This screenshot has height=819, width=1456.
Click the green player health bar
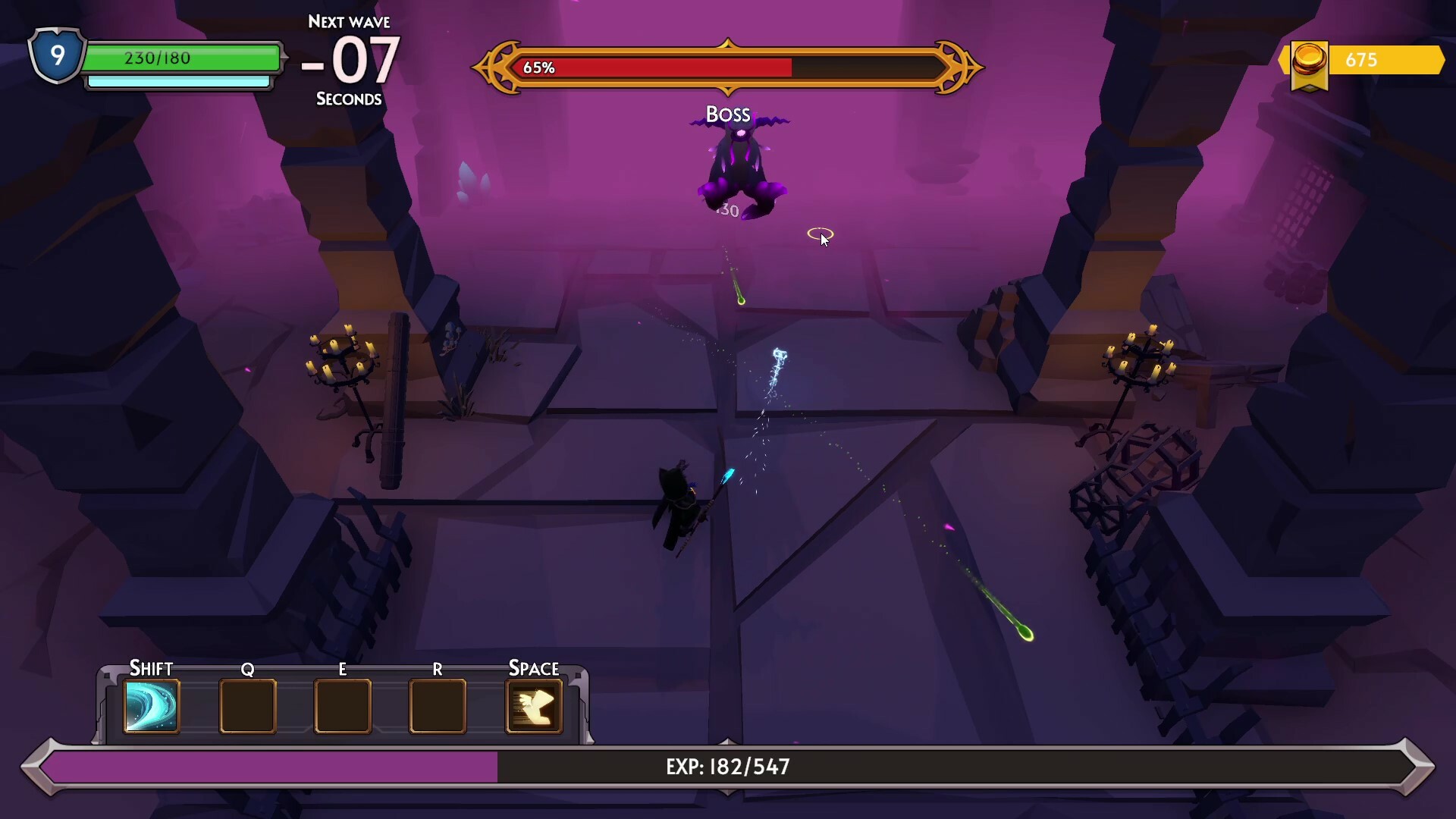[x=180, y=58]
